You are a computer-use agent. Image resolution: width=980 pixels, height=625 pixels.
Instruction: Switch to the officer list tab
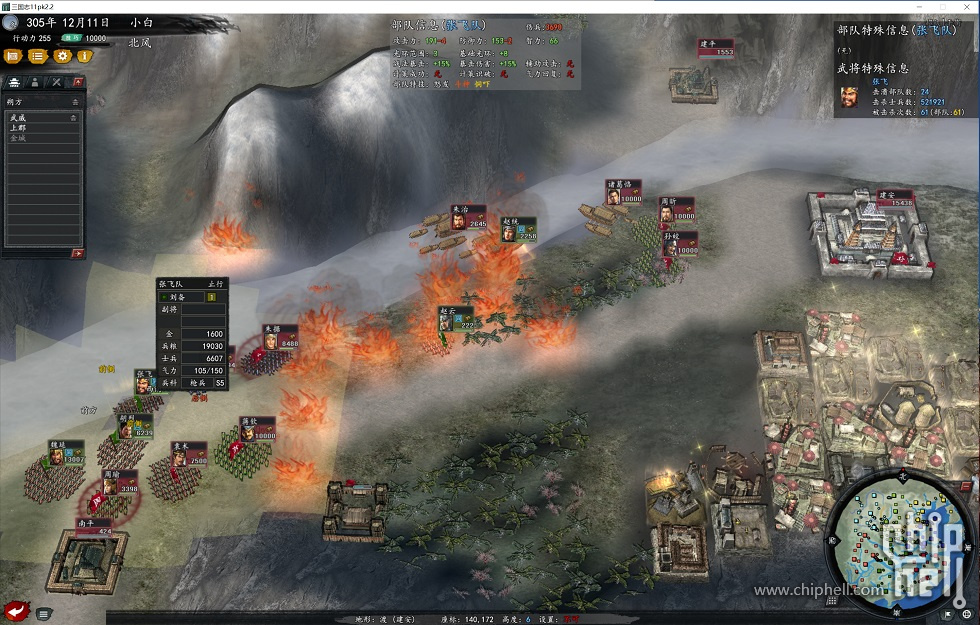pos(35,82)
